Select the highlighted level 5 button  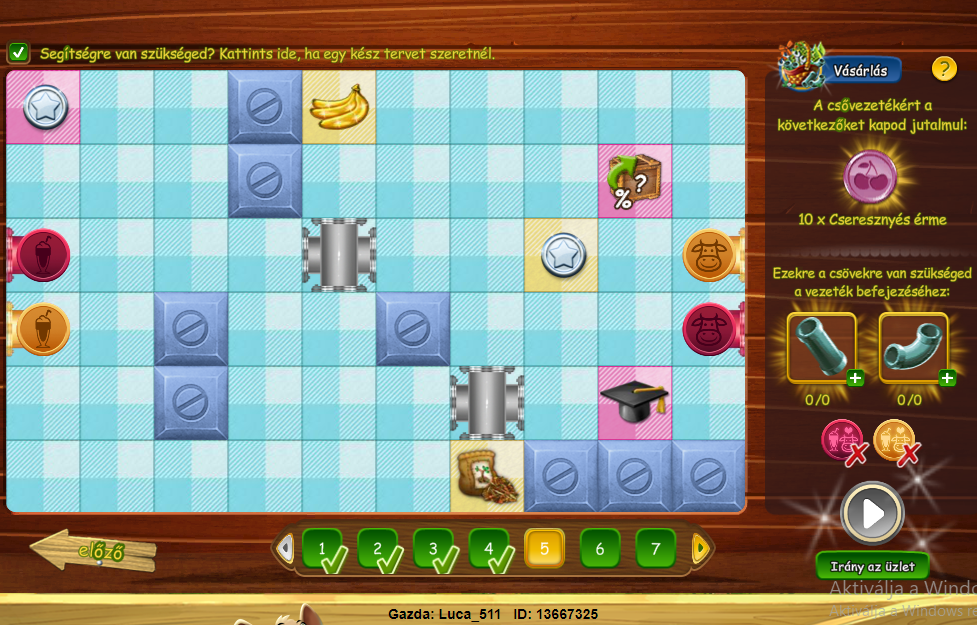click(545, 549)
